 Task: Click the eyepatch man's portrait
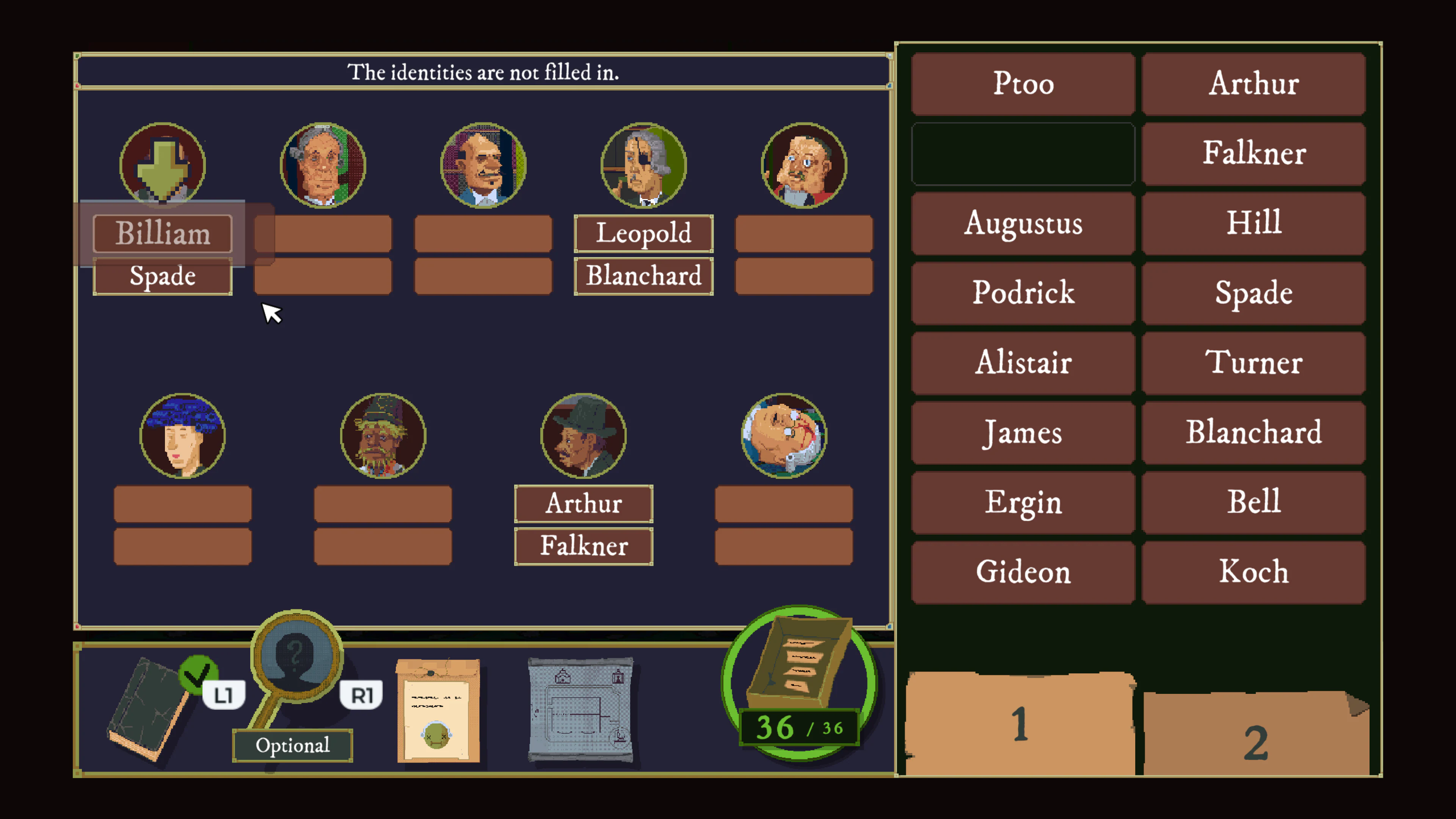[643, 165]
